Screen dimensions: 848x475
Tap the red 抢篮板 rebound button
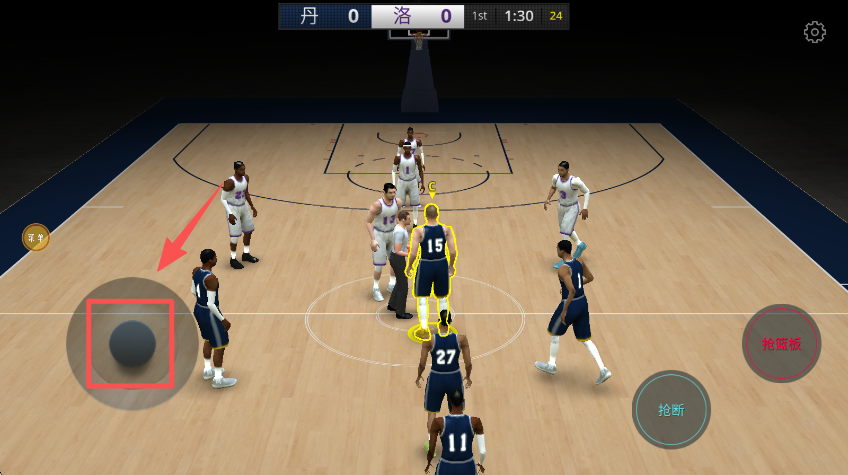(781, 343)
